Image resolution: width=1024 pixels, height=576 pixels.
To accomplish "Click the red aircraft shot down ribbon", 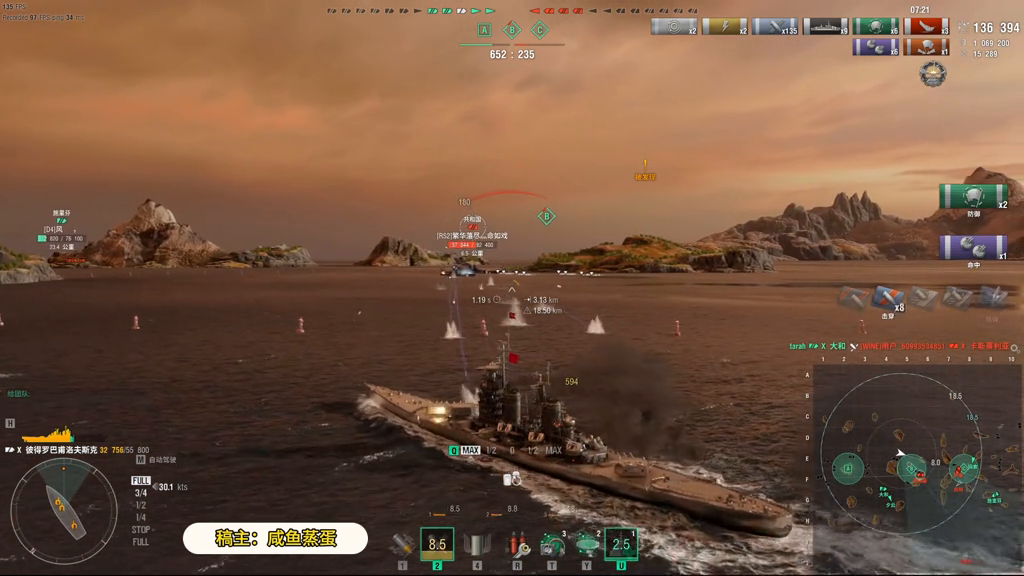I will click(x=926, y=27).
